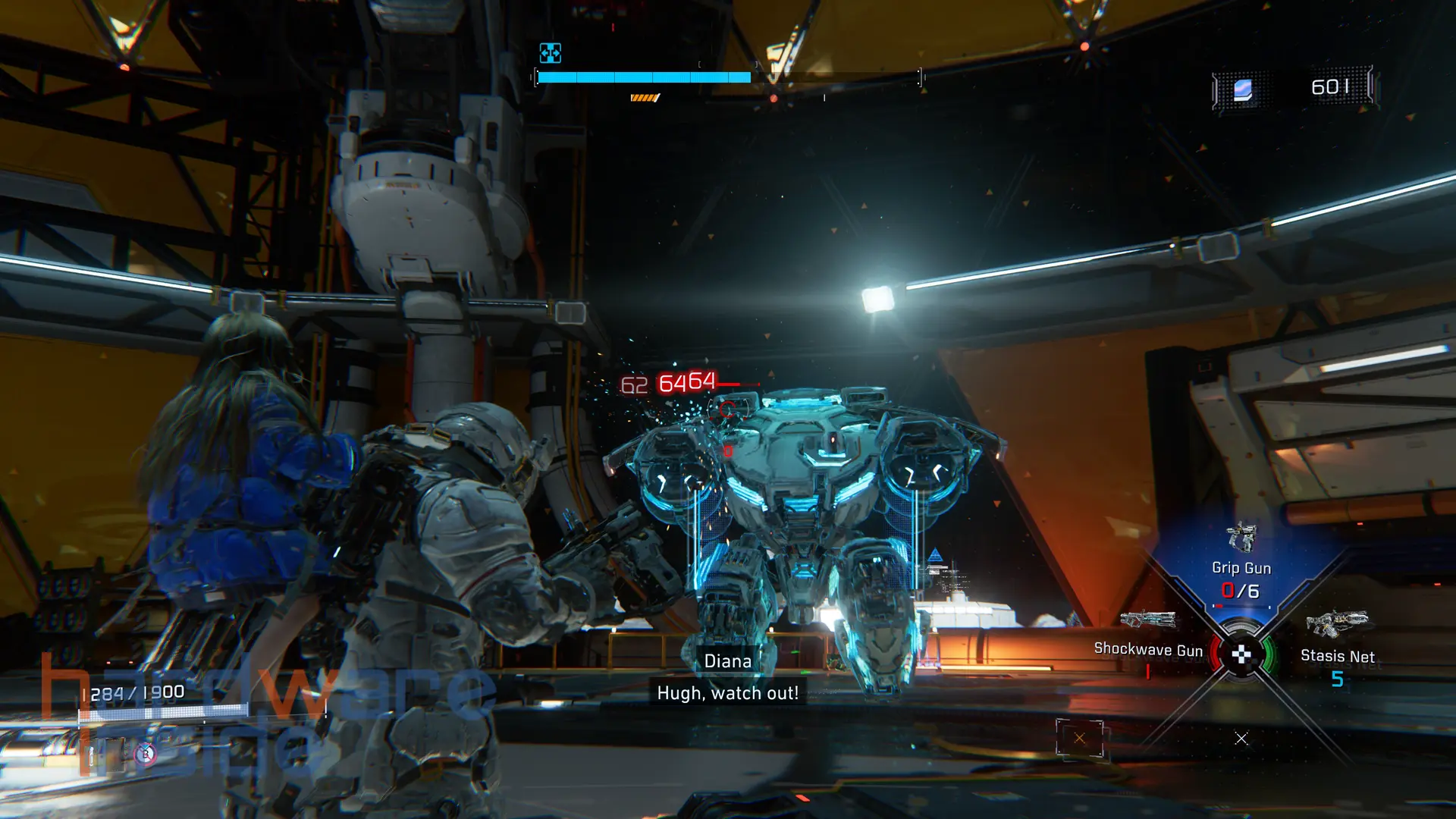Click the bracketed orange X slot
1456x819 pixels.
click(1079, 738)
